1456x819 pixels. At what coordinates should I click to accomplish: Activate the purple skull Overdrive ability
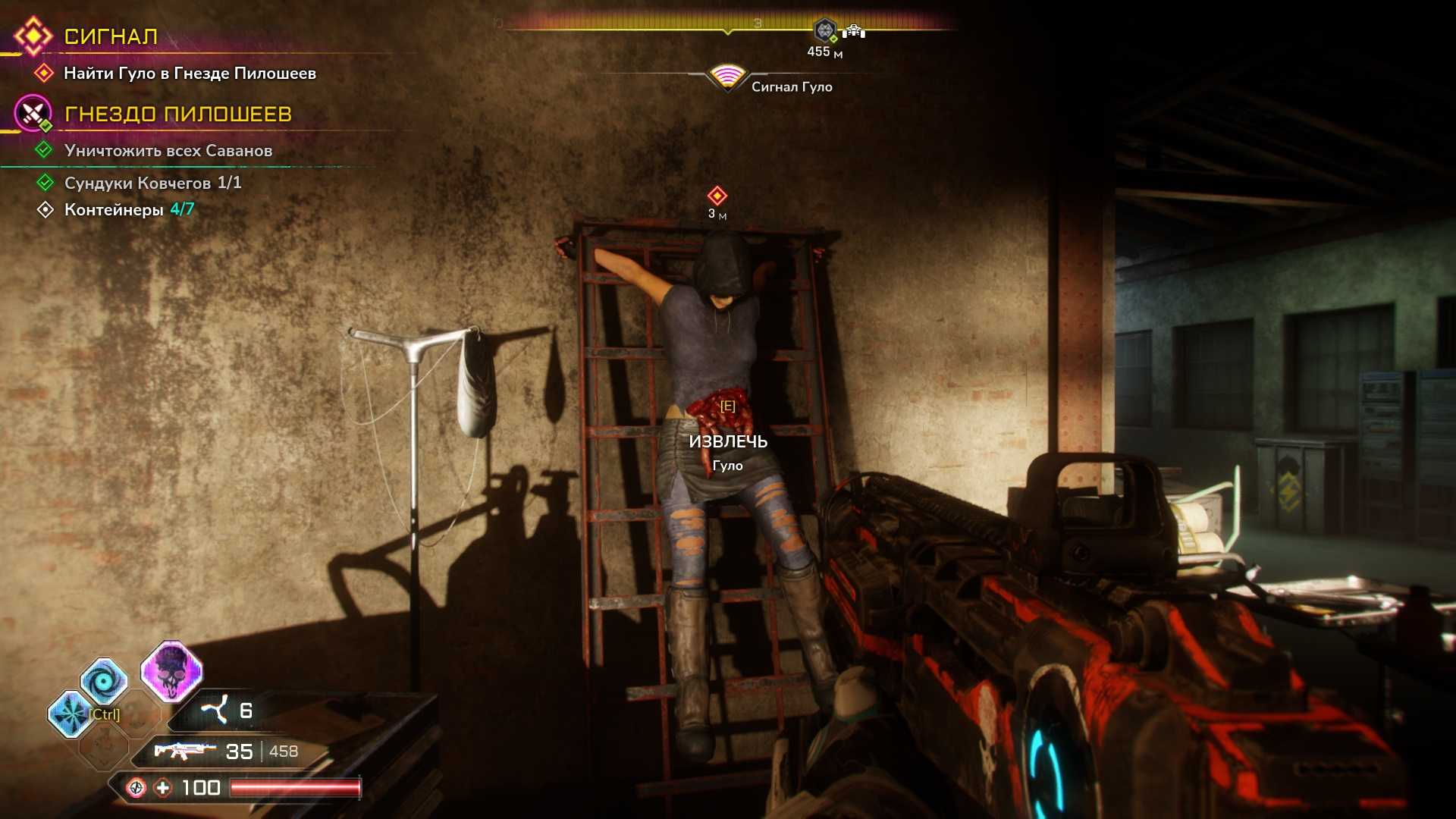click(171, 672)
